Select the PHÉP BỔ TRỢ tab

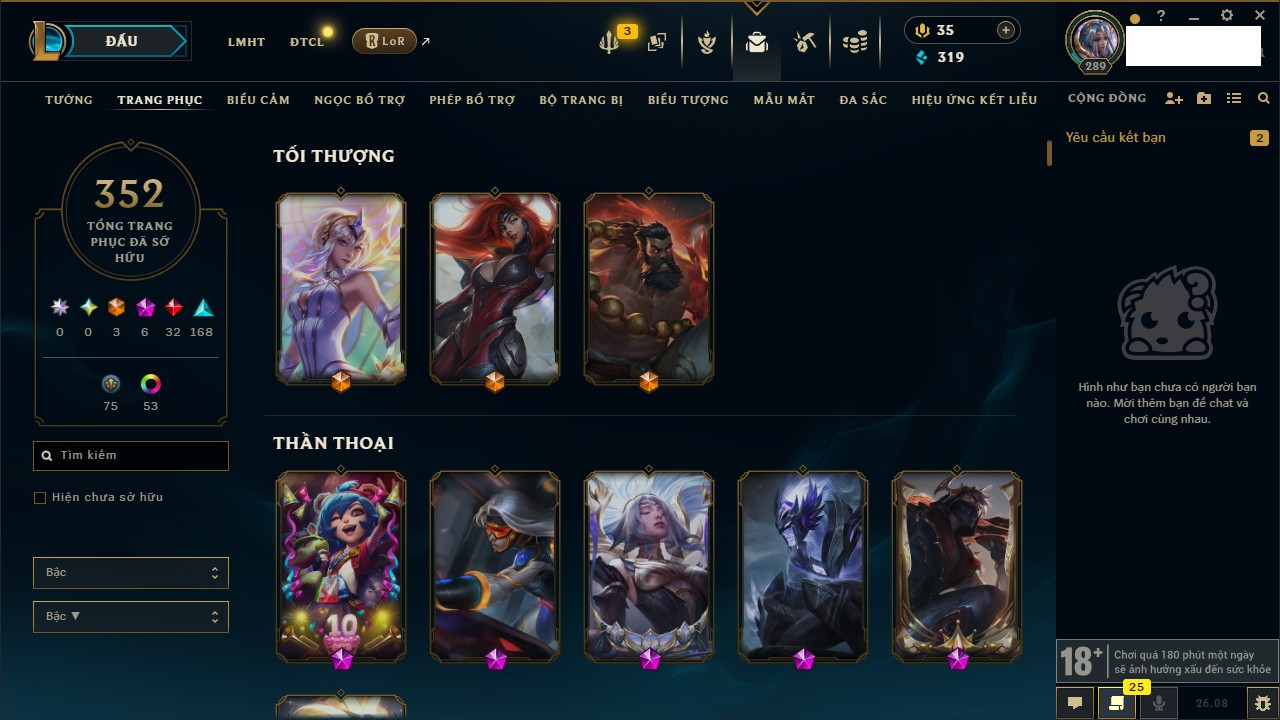tap(472, 100)
